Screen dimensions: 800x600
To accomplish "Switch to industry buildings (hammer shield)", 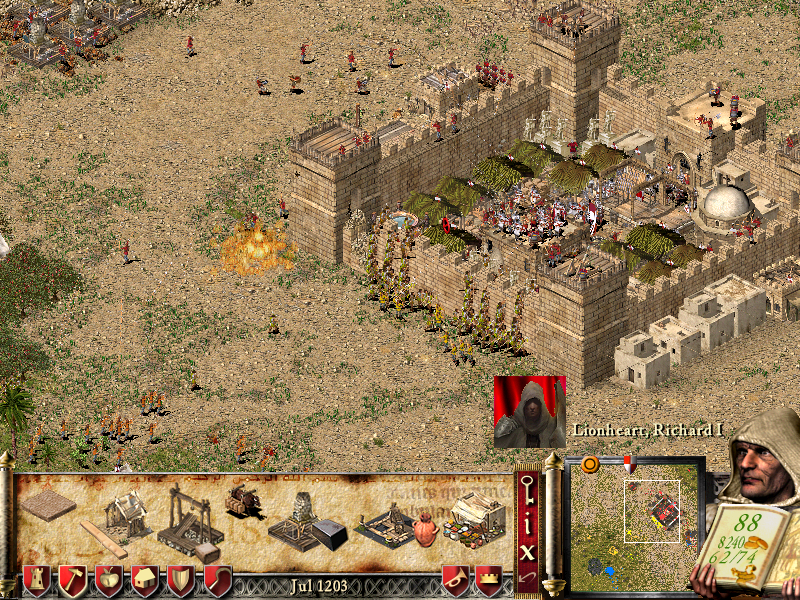I will [73, 581].
